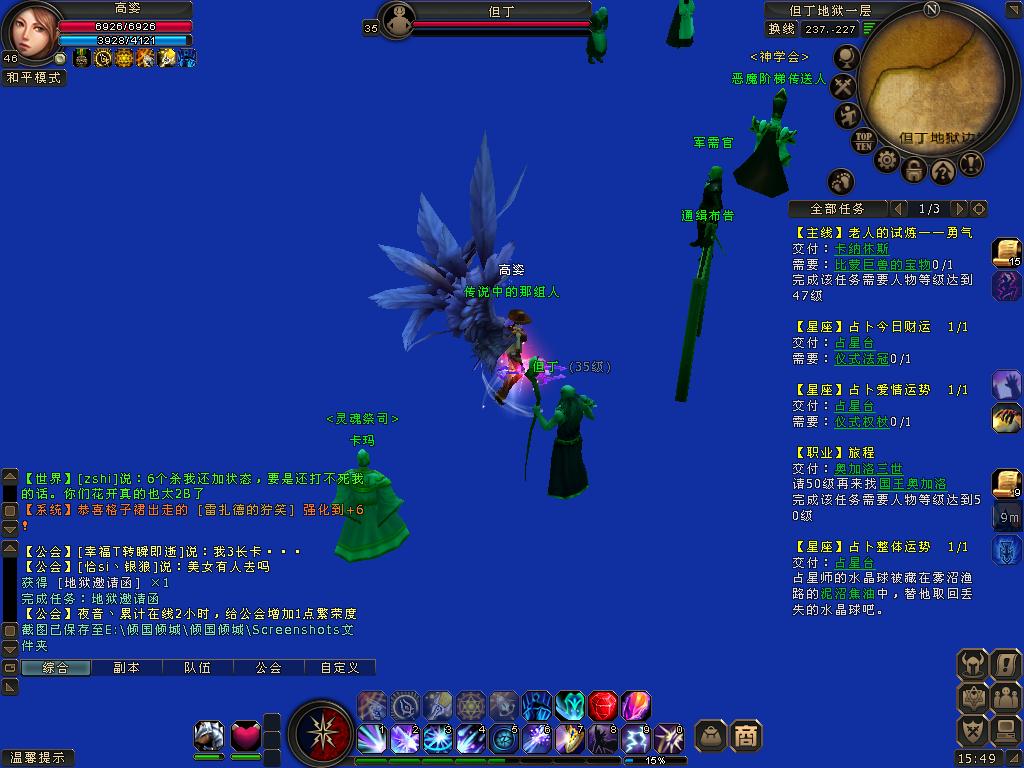Toggle the padlock icon below minimap
The width and height of the screenshot is (1024, 768).
click(x=914, y=170)
